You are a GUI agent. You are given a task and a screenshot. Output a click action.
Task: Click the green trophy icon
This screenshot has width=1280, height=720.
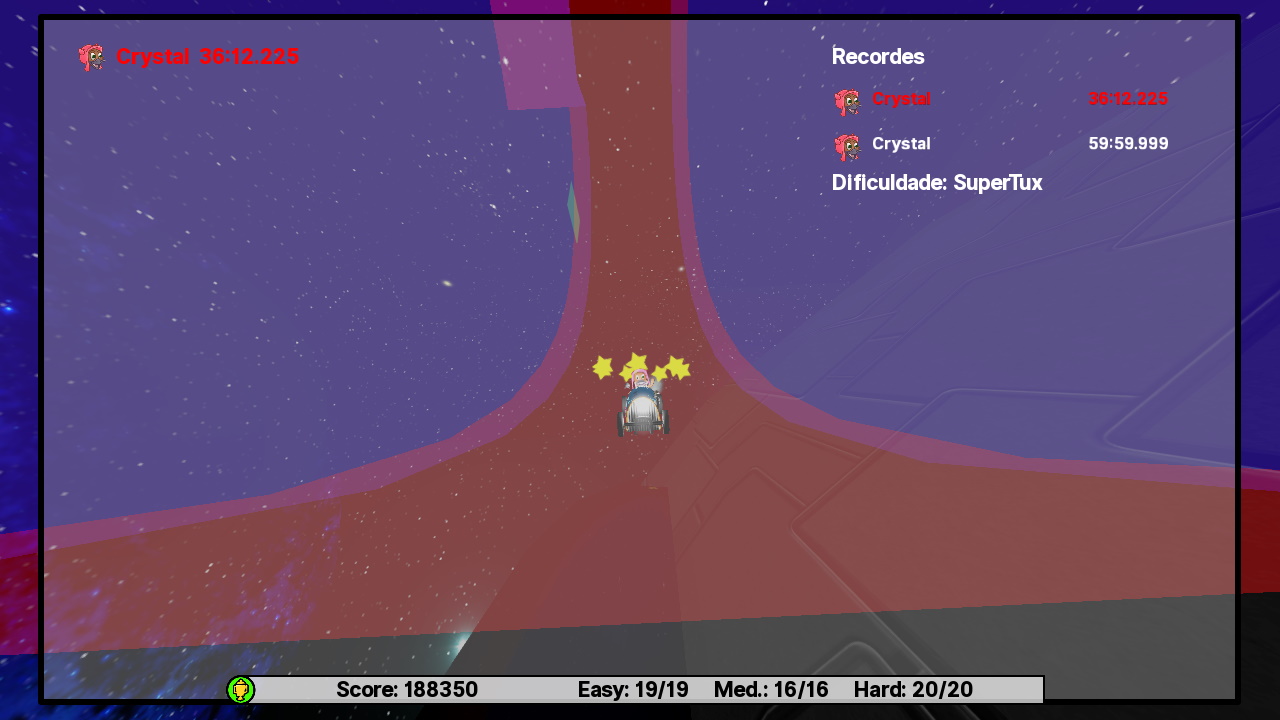coord(241,689)
